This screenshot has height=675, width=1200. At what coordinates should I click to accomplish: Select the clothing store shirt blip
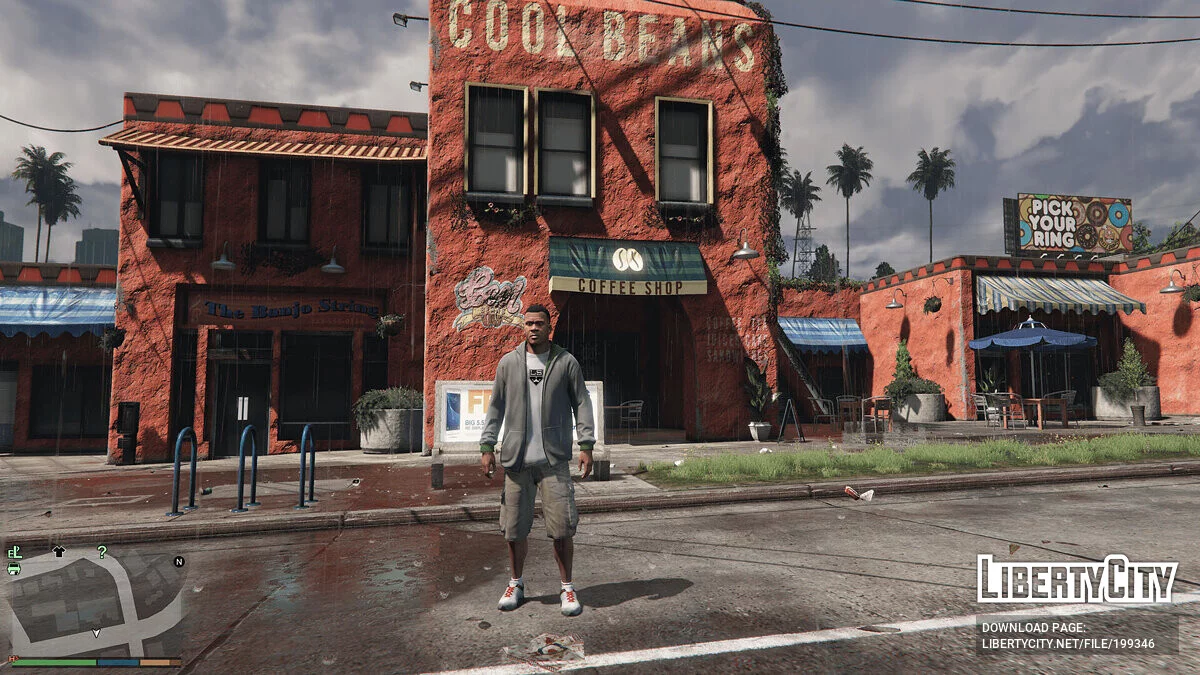(x=58, y=551)
